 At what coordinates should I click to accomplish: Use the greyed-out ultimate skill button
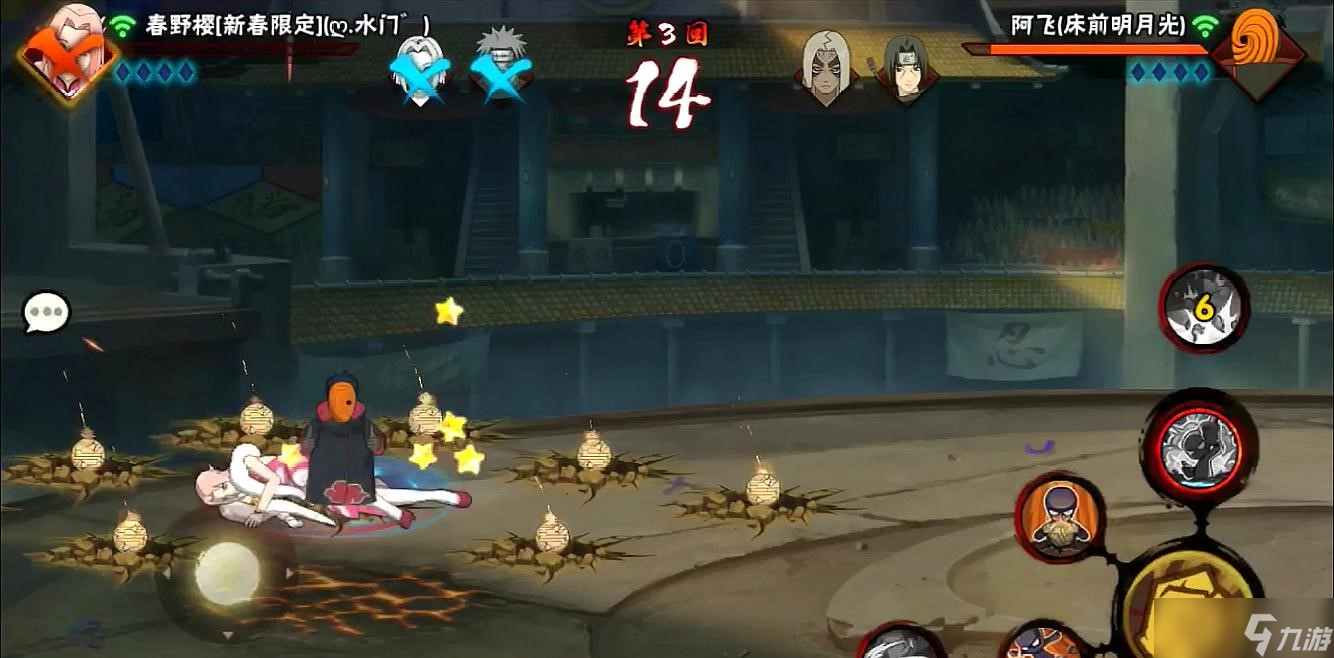point(1200,450)
